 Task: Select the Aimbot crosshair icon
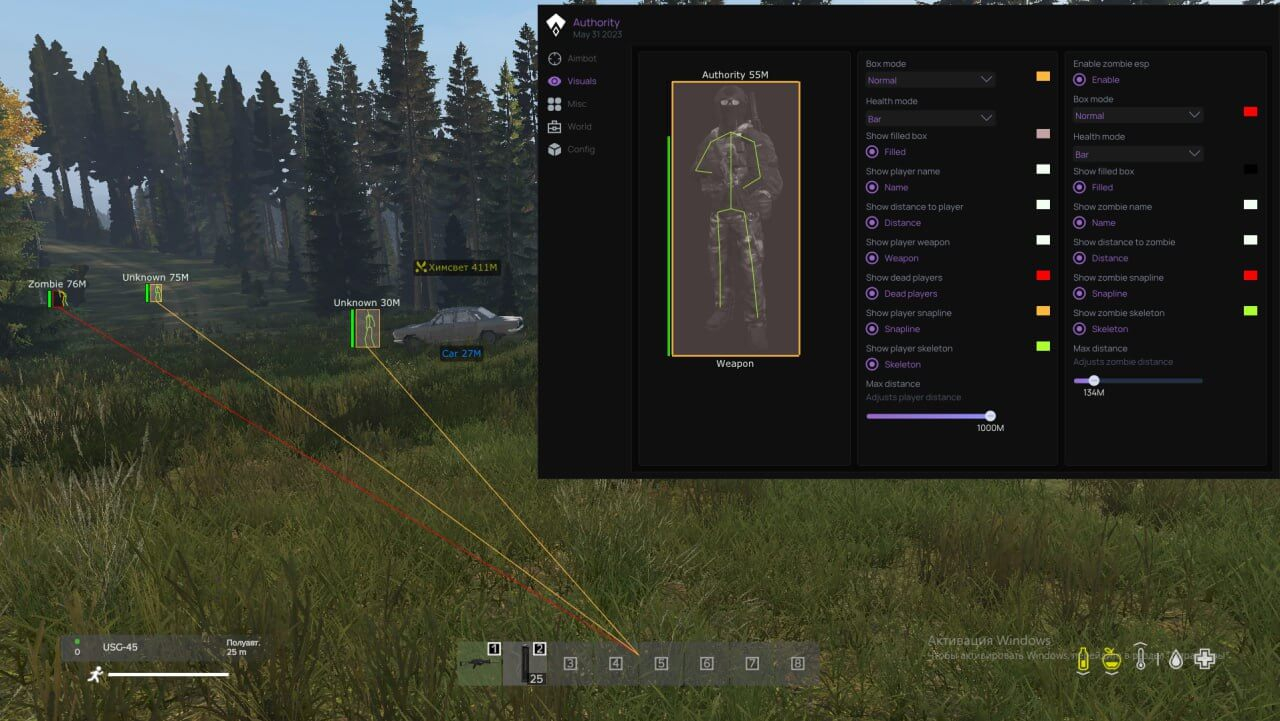pos(555,58)
